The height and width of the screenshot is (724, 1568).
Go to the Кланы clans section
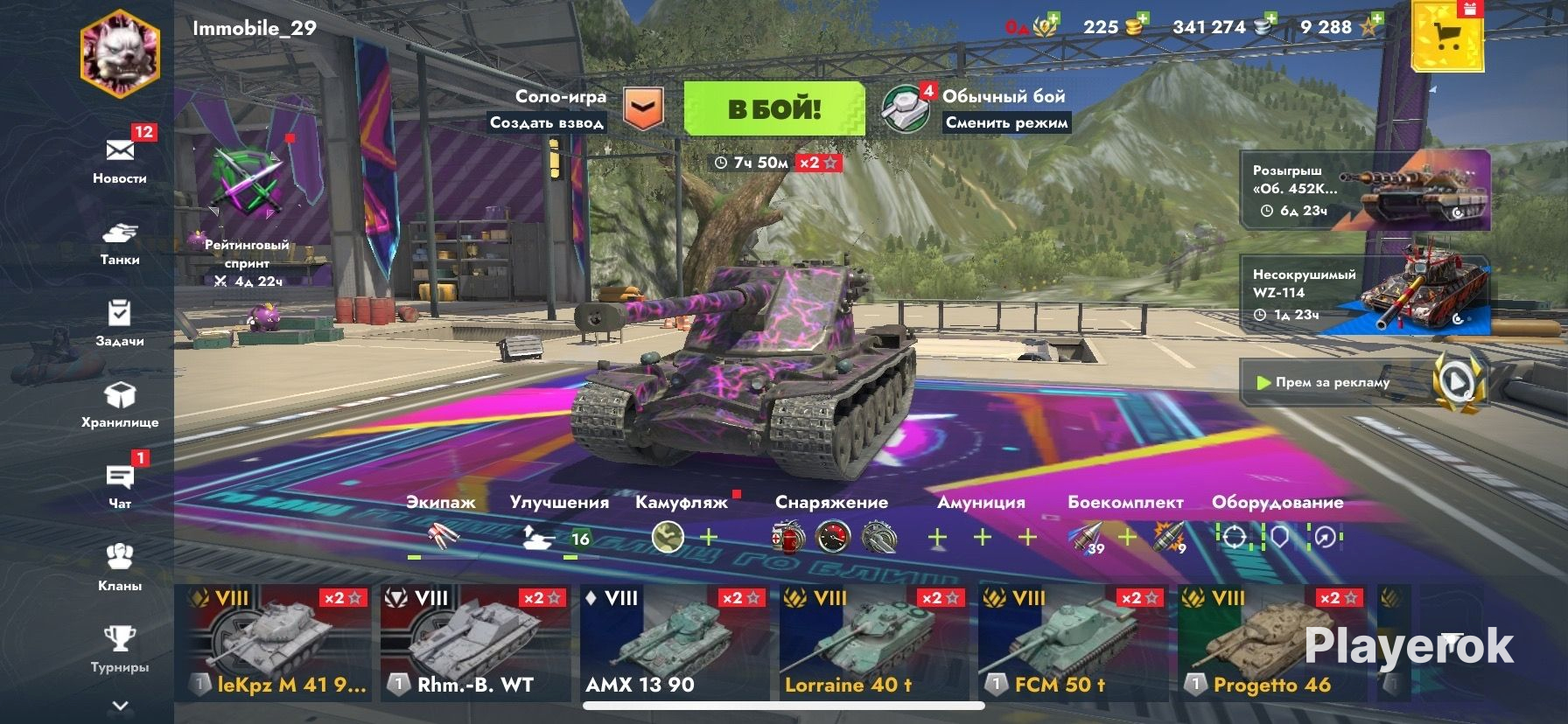[120, 566]
